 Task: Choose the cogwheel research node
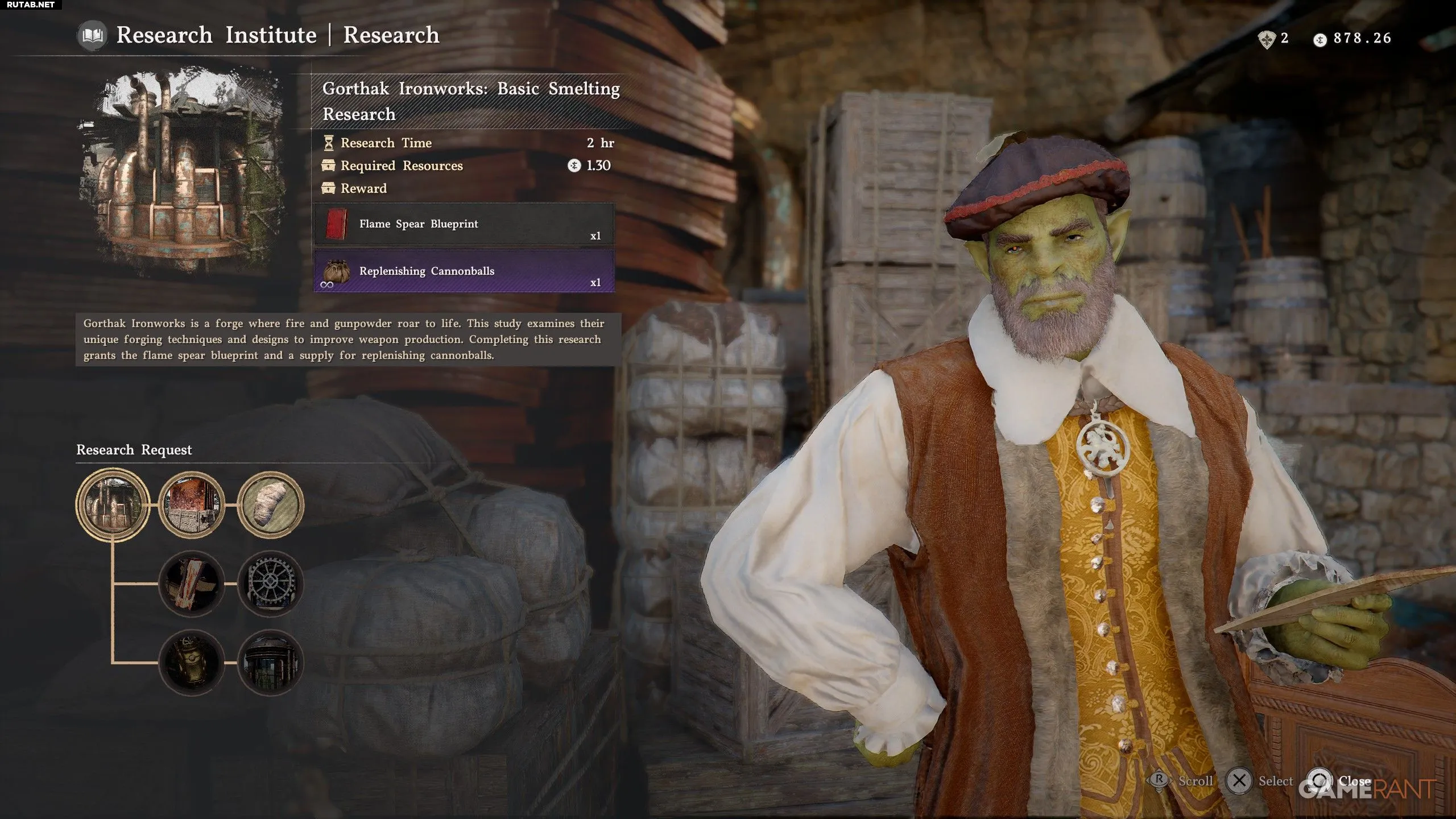tap(270, 584)
